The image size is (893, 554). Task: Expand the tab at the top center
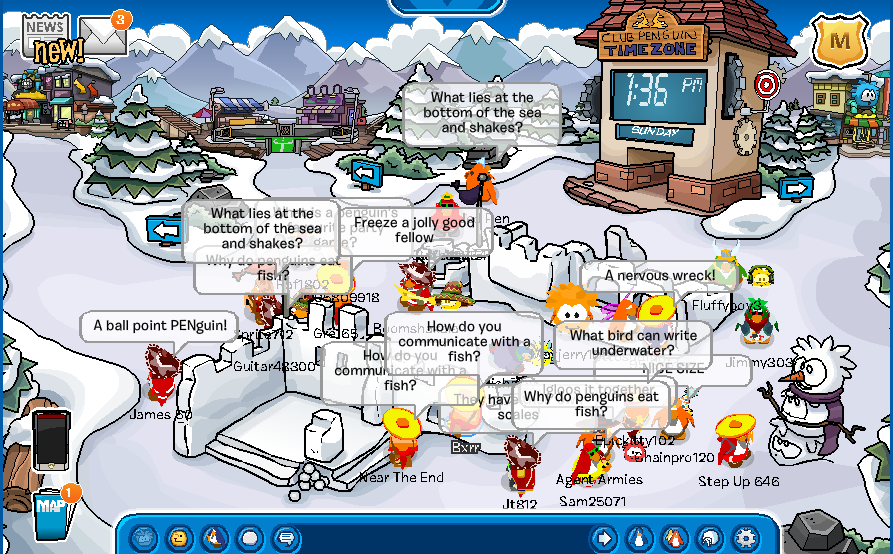446,6
